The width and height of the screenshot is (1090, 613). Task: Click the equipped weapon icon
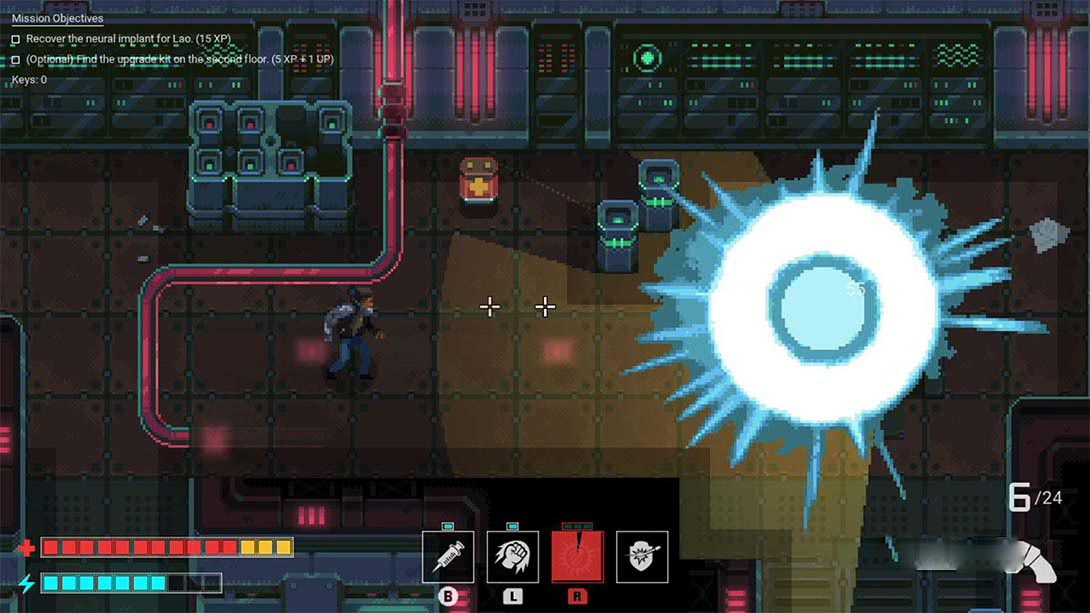click(1030, 561)
